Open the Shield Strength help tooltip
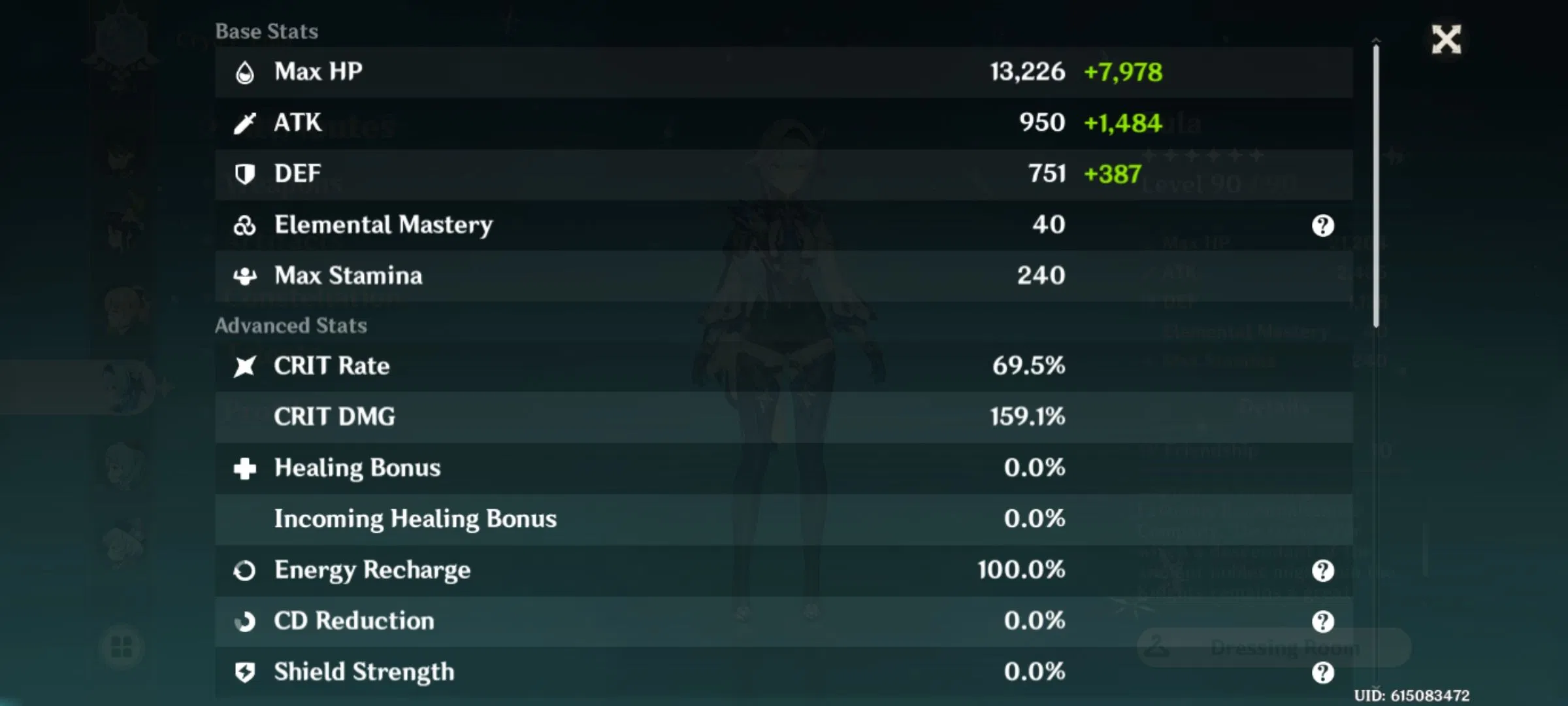Screen dimensions: 1568x706 click(1322, 672)
